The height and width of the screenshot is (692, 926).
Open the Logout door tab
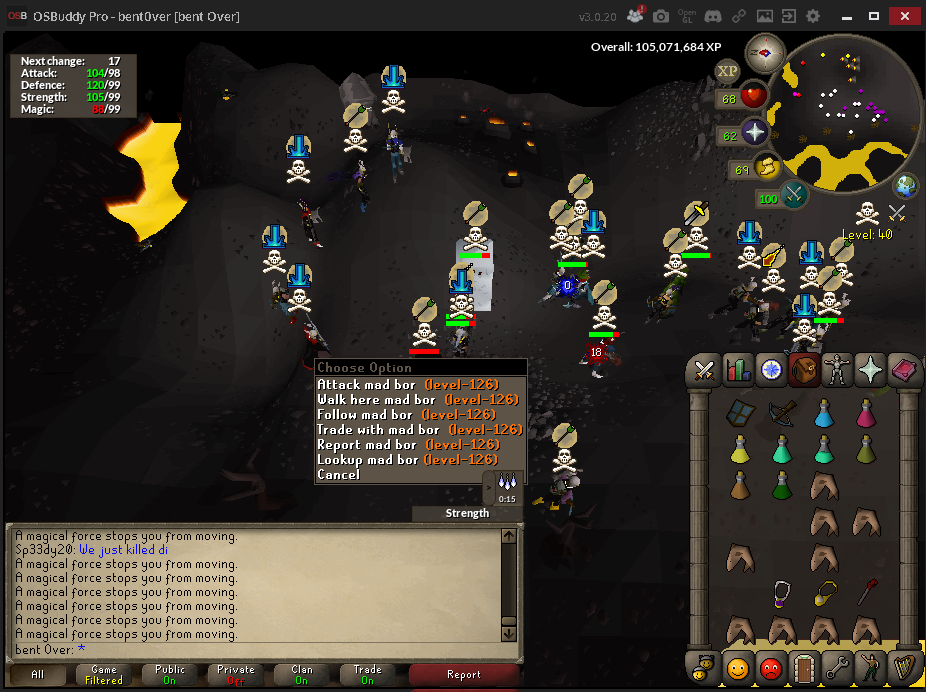tap(803, 664)
